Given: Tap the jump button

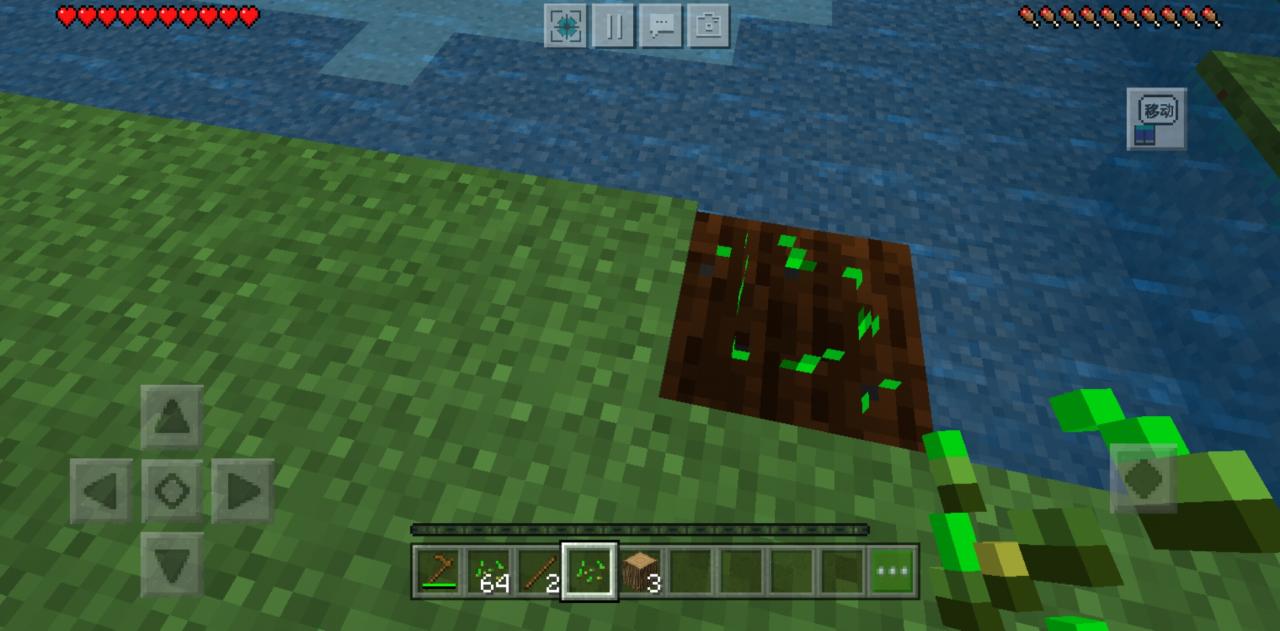Looking at the screenshot, I should pyautogui.click(x=1144, y=479).
